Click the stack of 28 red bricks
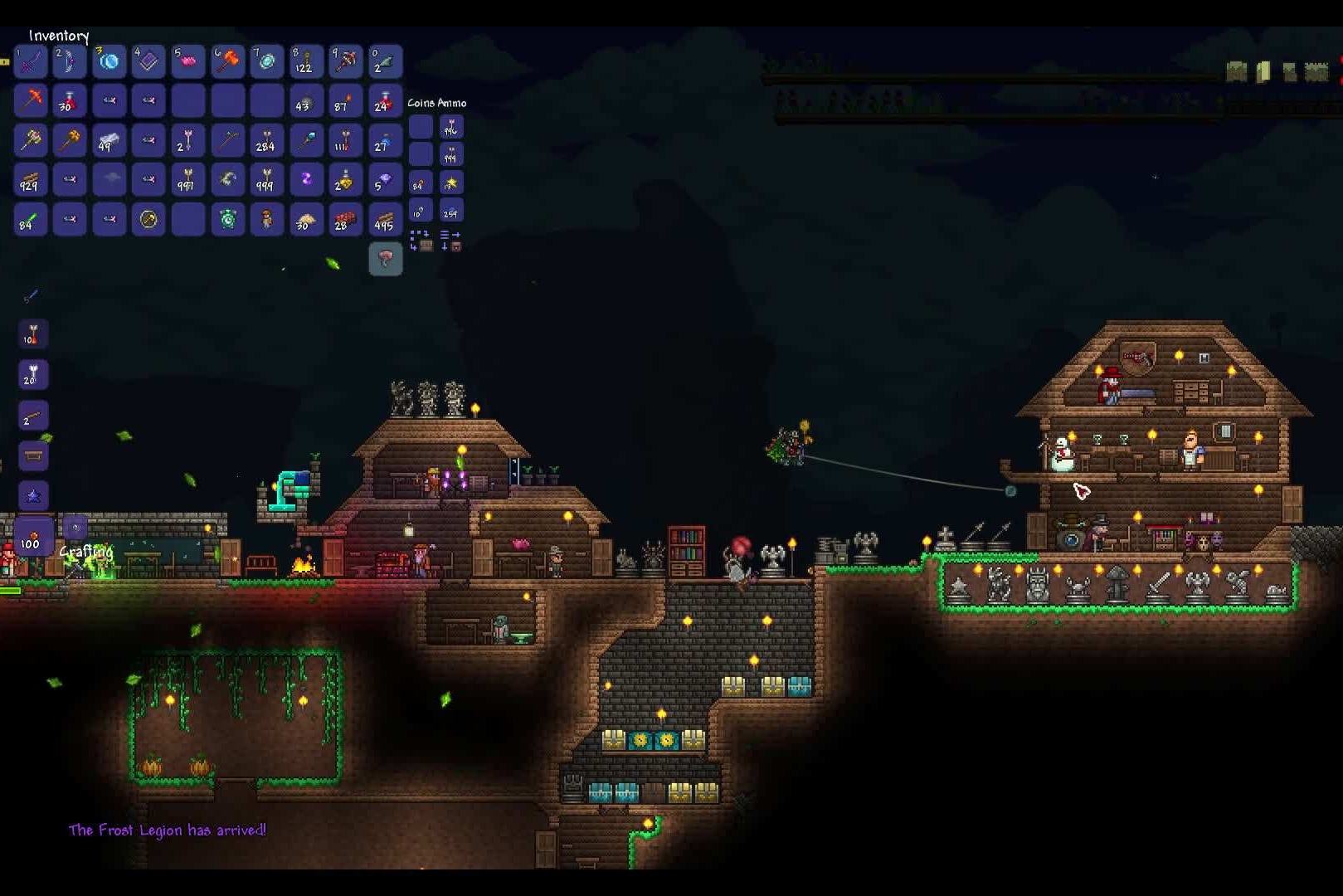1343x896 pixels. pyautogui.click(x=345, y=219)
